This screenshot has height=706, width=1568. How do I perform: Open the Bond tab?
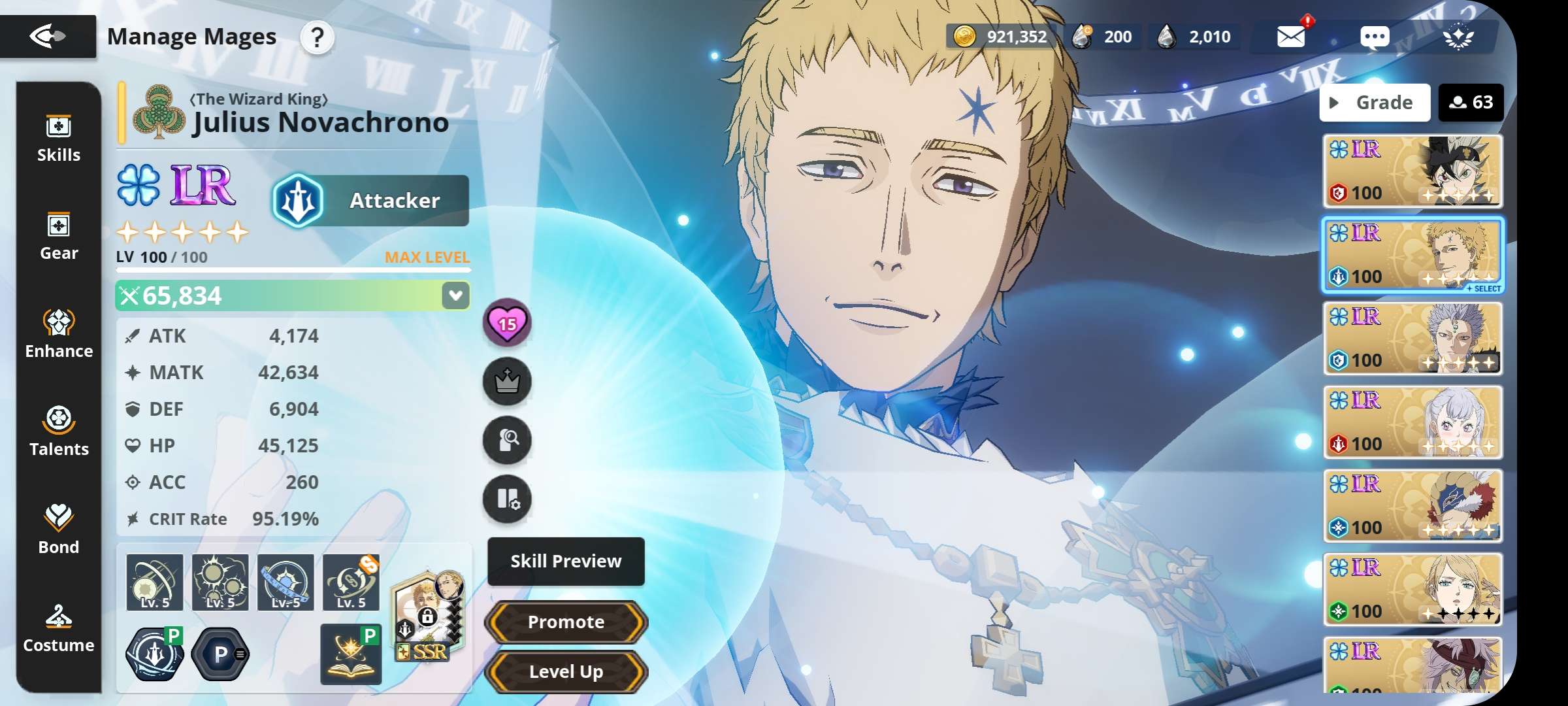pos(59,531)
